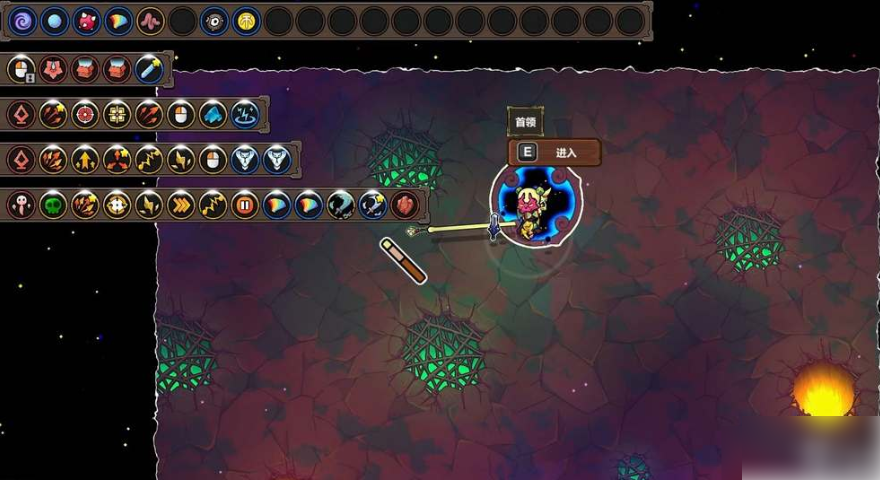Pick the blue crystal shard rune

click(213, 114)
